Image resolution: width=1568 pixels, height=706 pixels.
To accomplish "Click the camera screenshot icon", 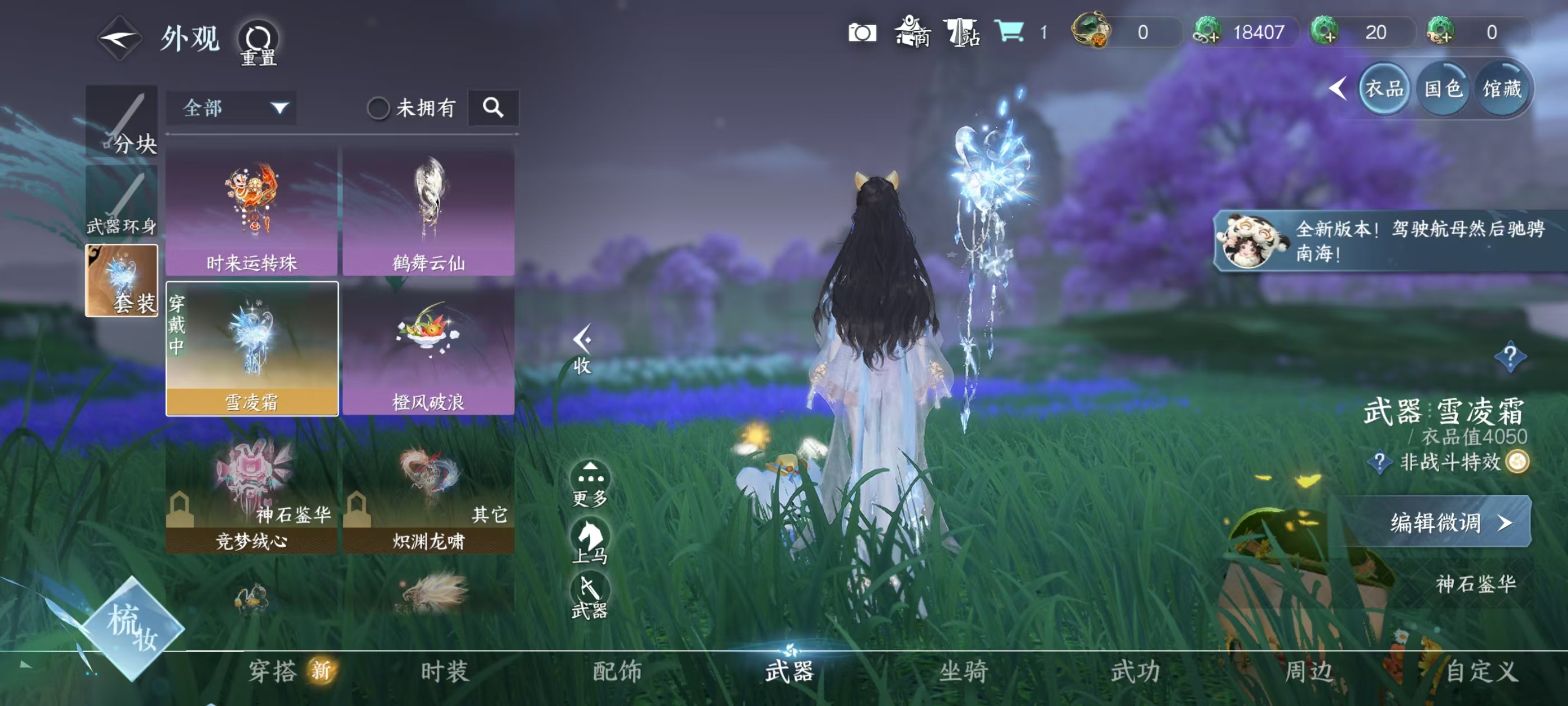I will pyautogui.click(x=864, y=34).
